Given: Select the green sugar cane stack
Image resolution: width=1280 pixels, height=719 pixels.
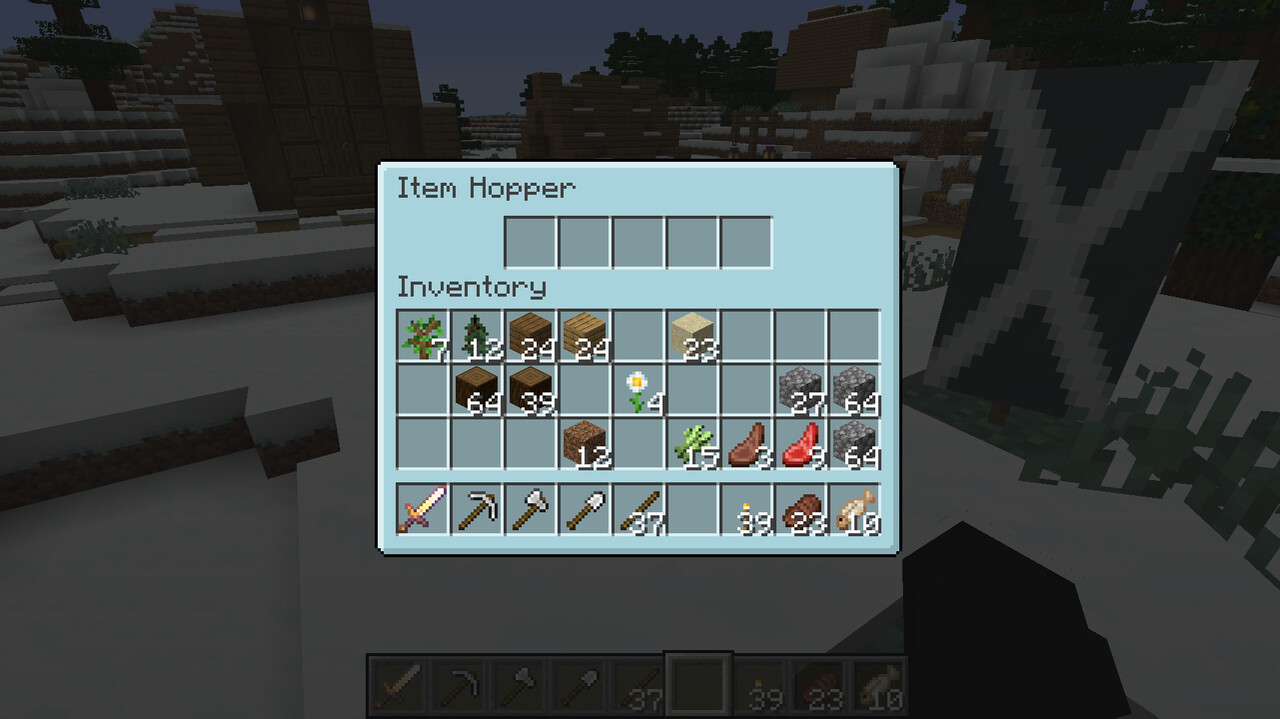Looking at the screenshot, I should click(692, 444).
